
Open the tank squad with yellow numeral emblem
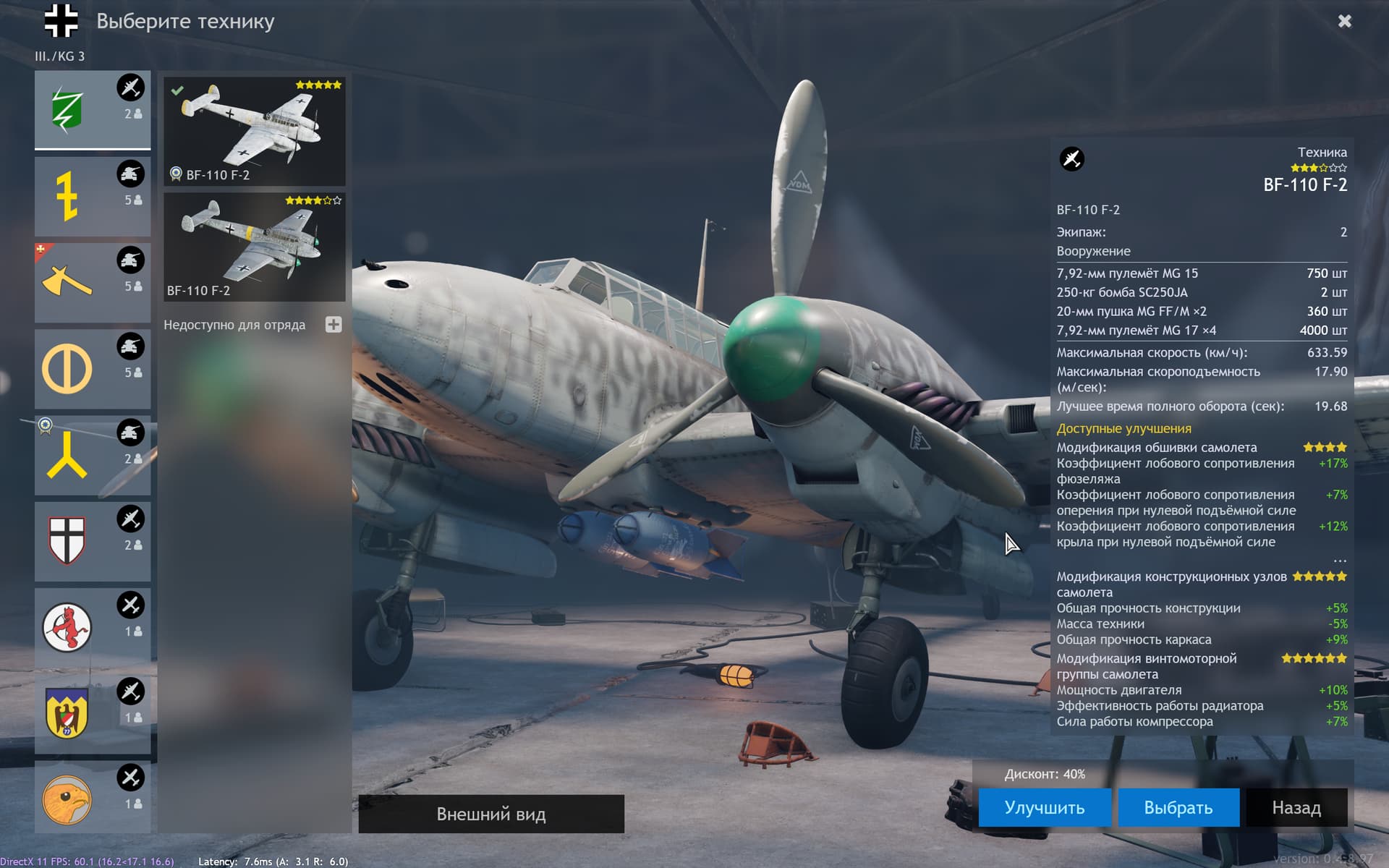tap(67, 194)
